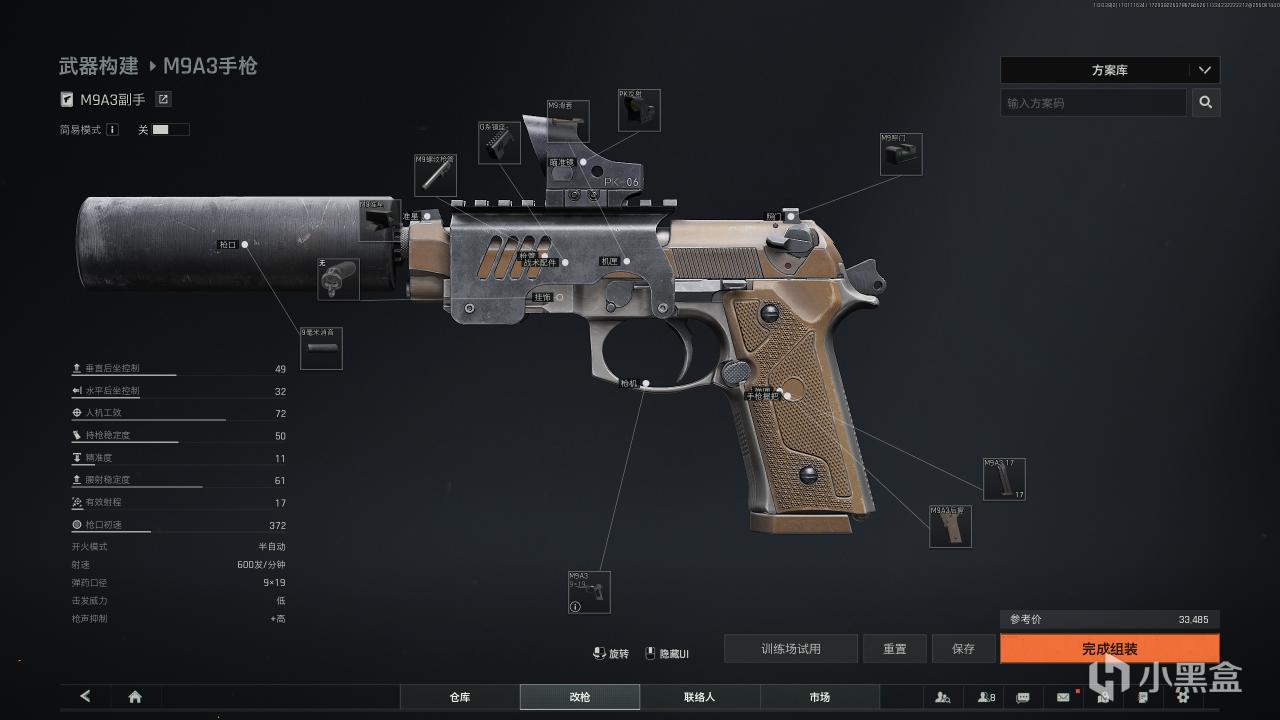
Task: Focus the 输入方案码 code field
Action: [x=1093, y=102]
